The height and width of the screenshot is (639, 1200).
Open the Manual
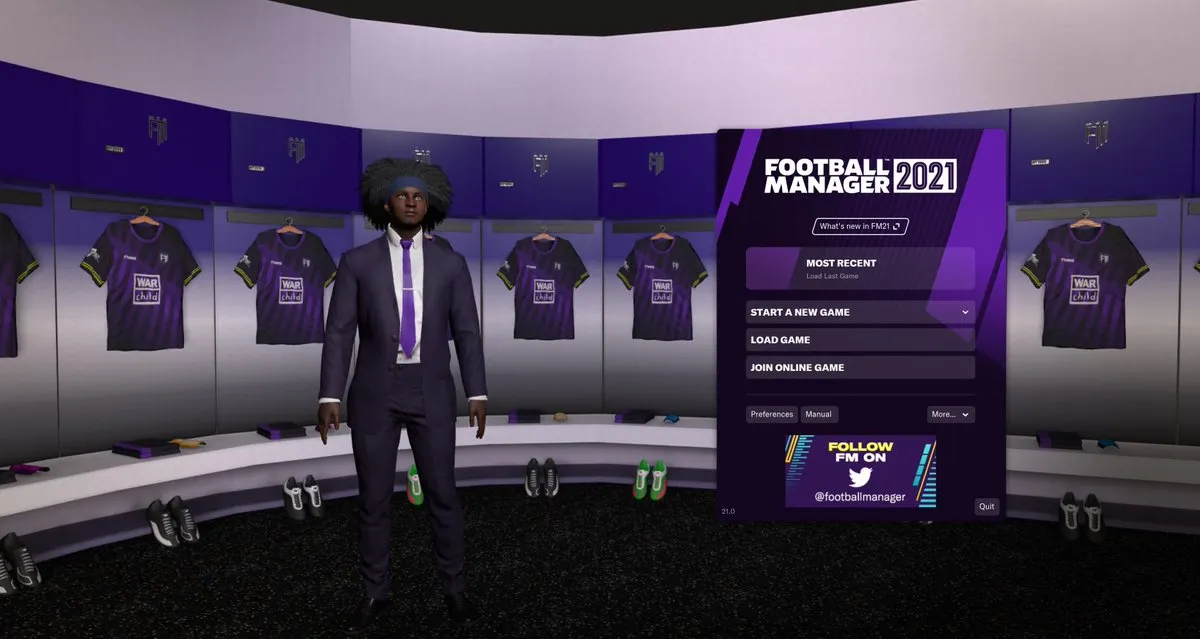[x=820, y=414]
